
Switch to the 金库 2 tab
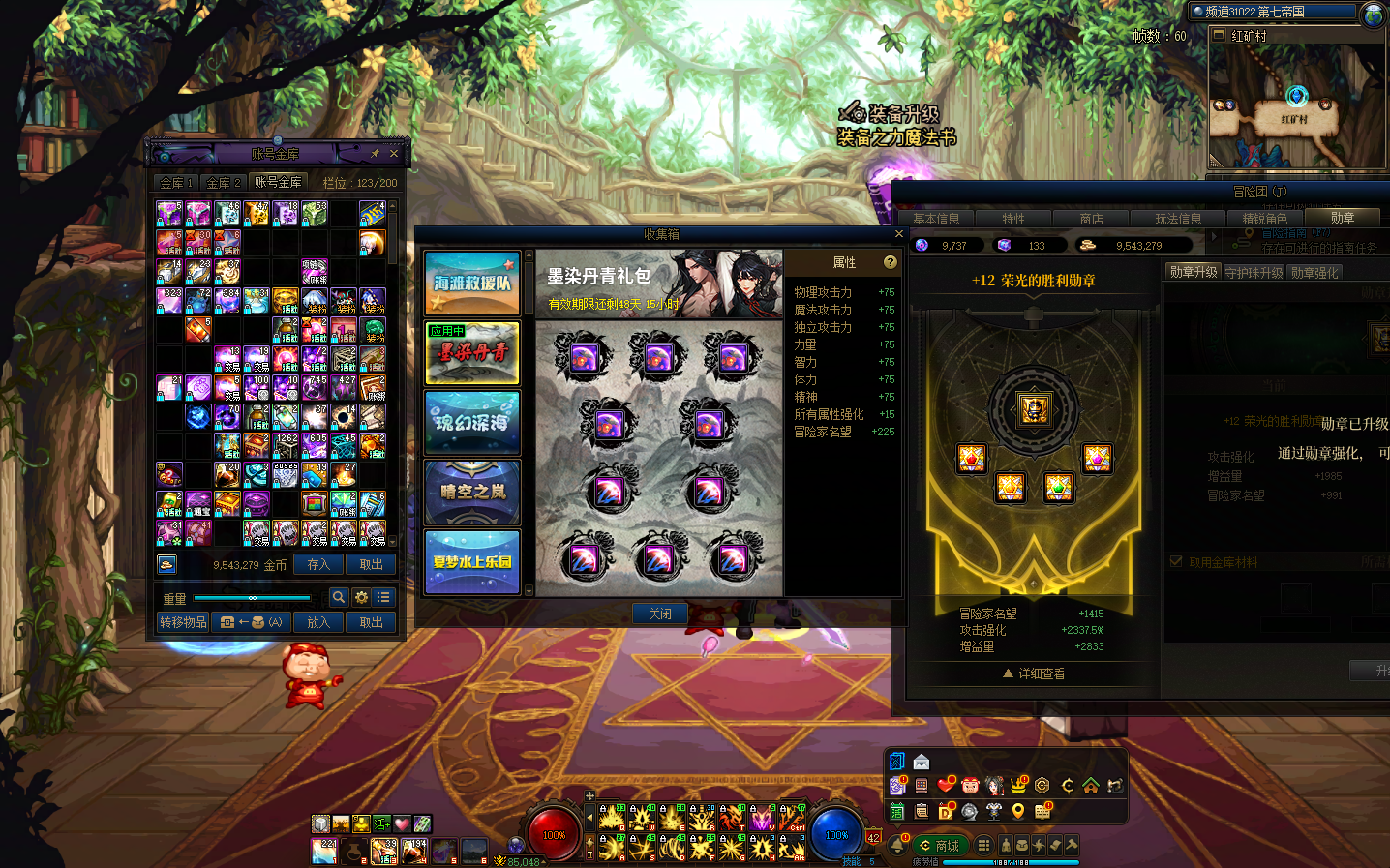(224, 183)
